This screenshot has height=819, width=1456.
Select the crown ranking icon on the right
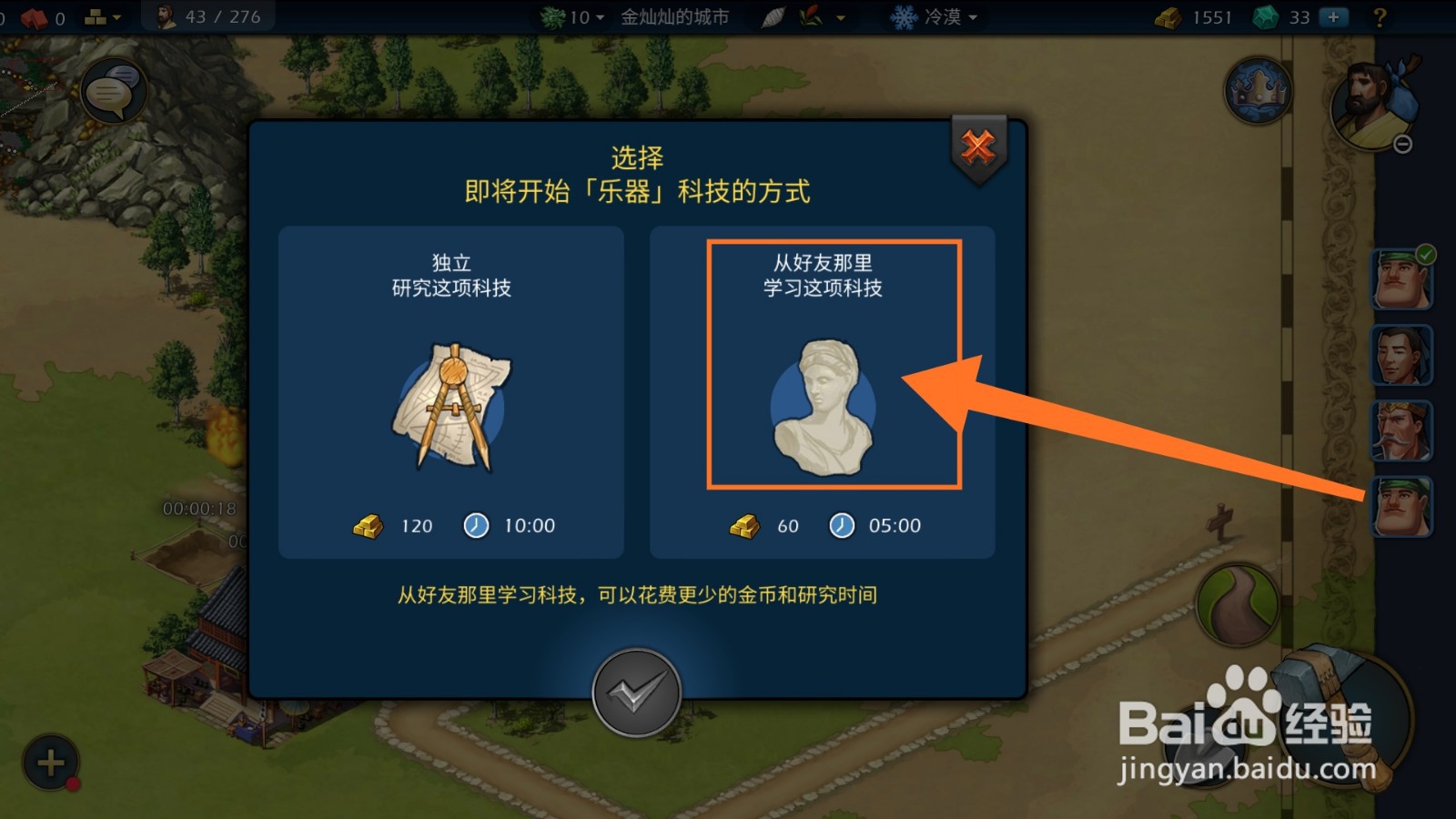1259,91
